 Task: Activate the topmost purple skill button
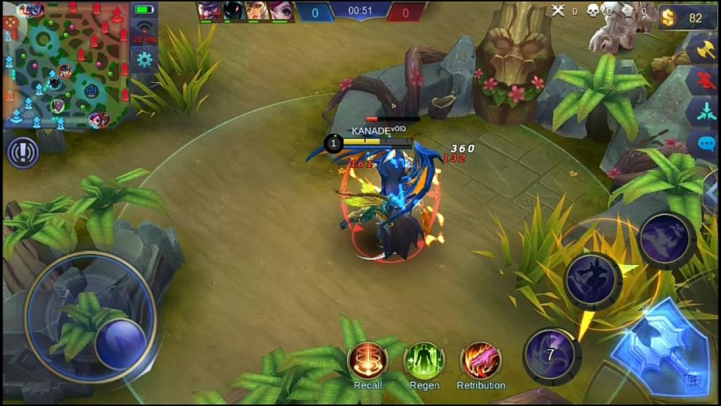pos(667,239)
